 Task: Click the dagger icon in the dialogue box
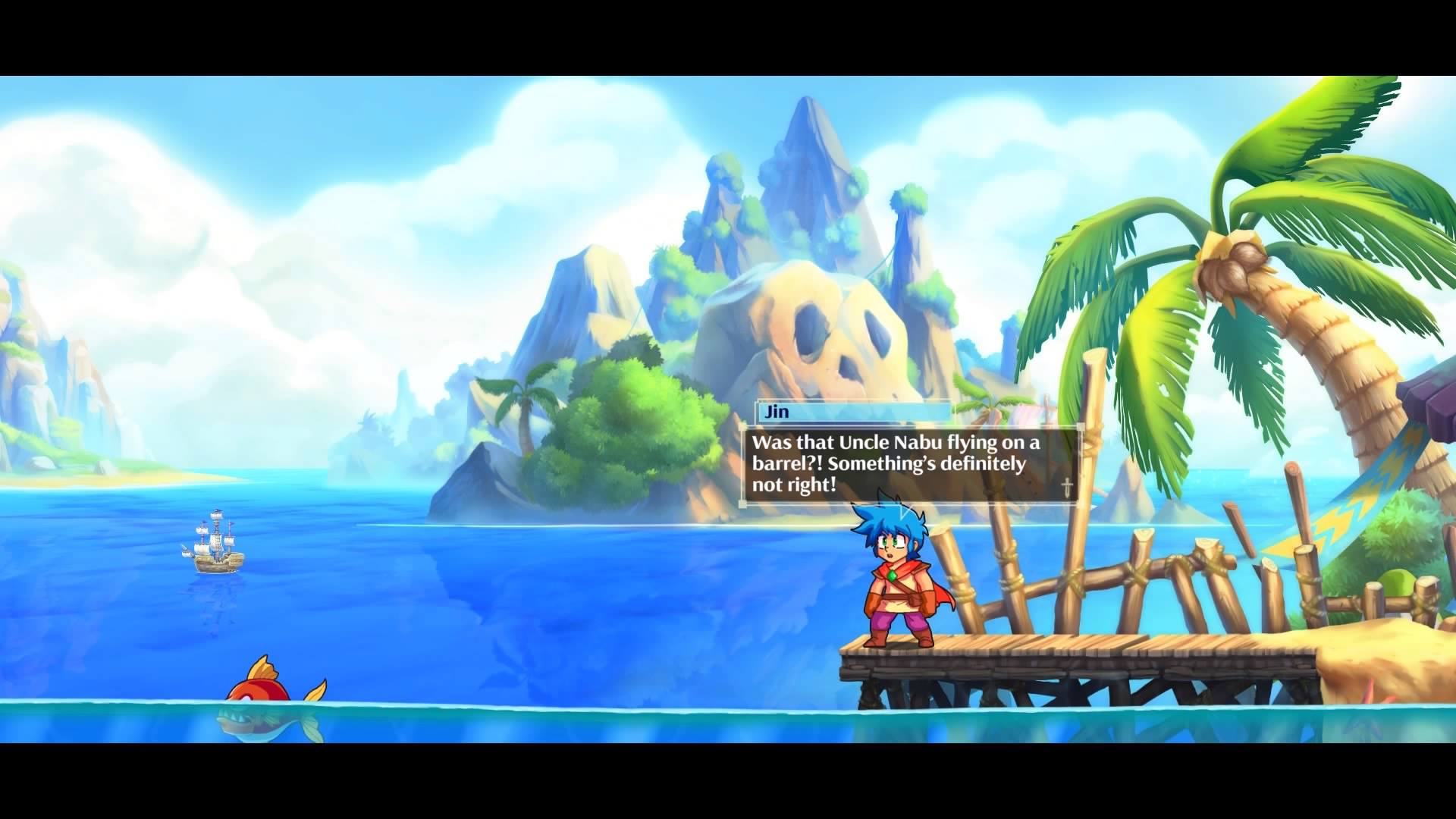coord(1065,489)
